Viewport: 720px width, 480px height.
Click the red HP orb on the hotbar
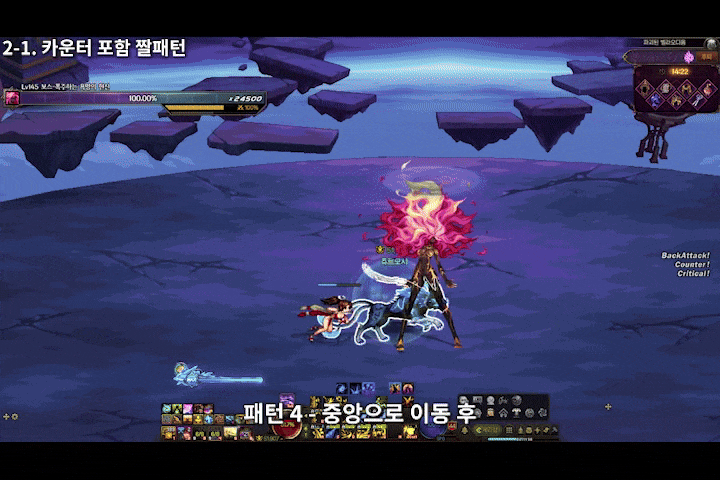[291, 428]
